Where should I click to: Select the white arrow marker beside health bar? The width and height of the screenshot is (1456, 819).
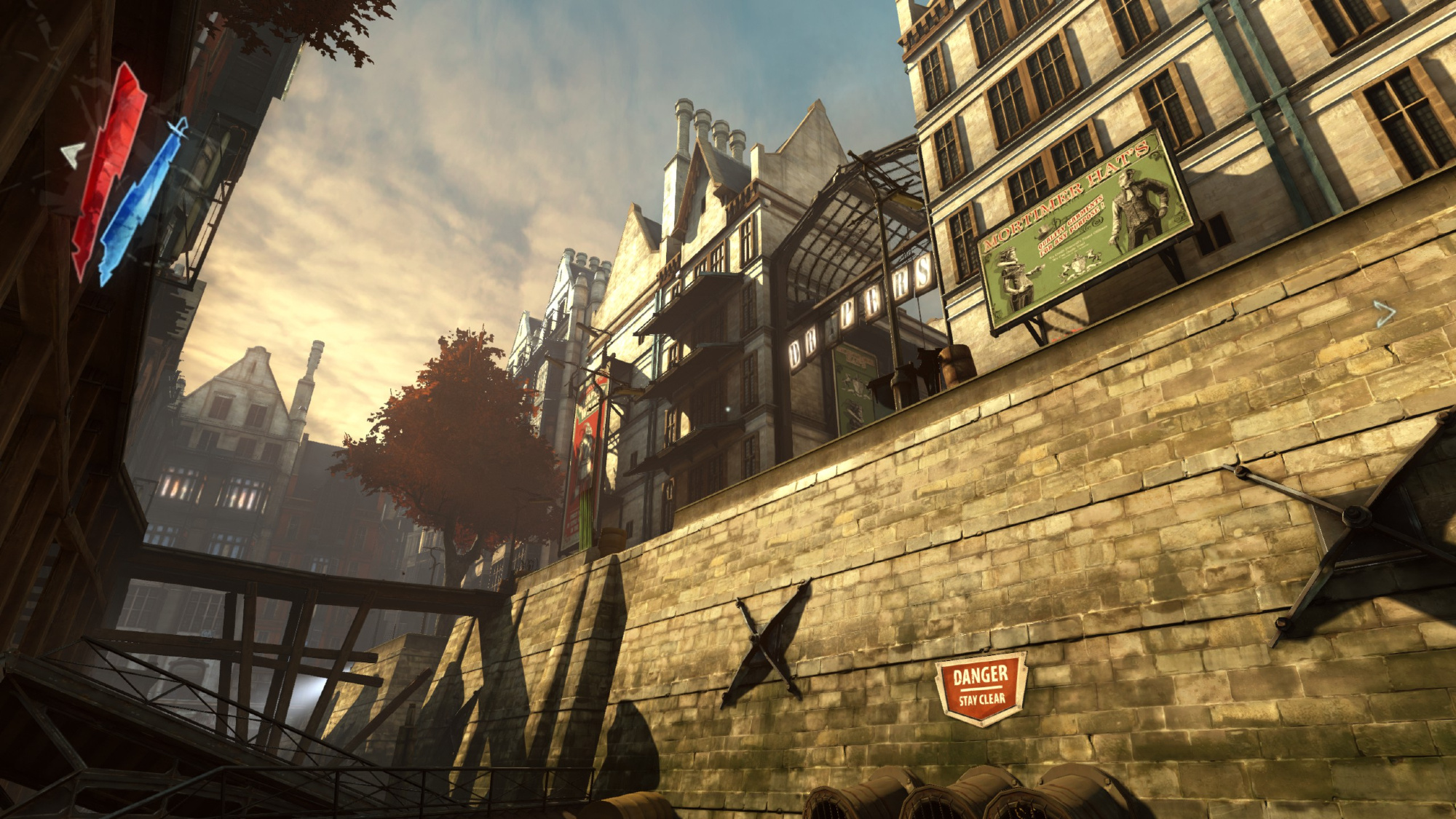[x=72, y=154]
